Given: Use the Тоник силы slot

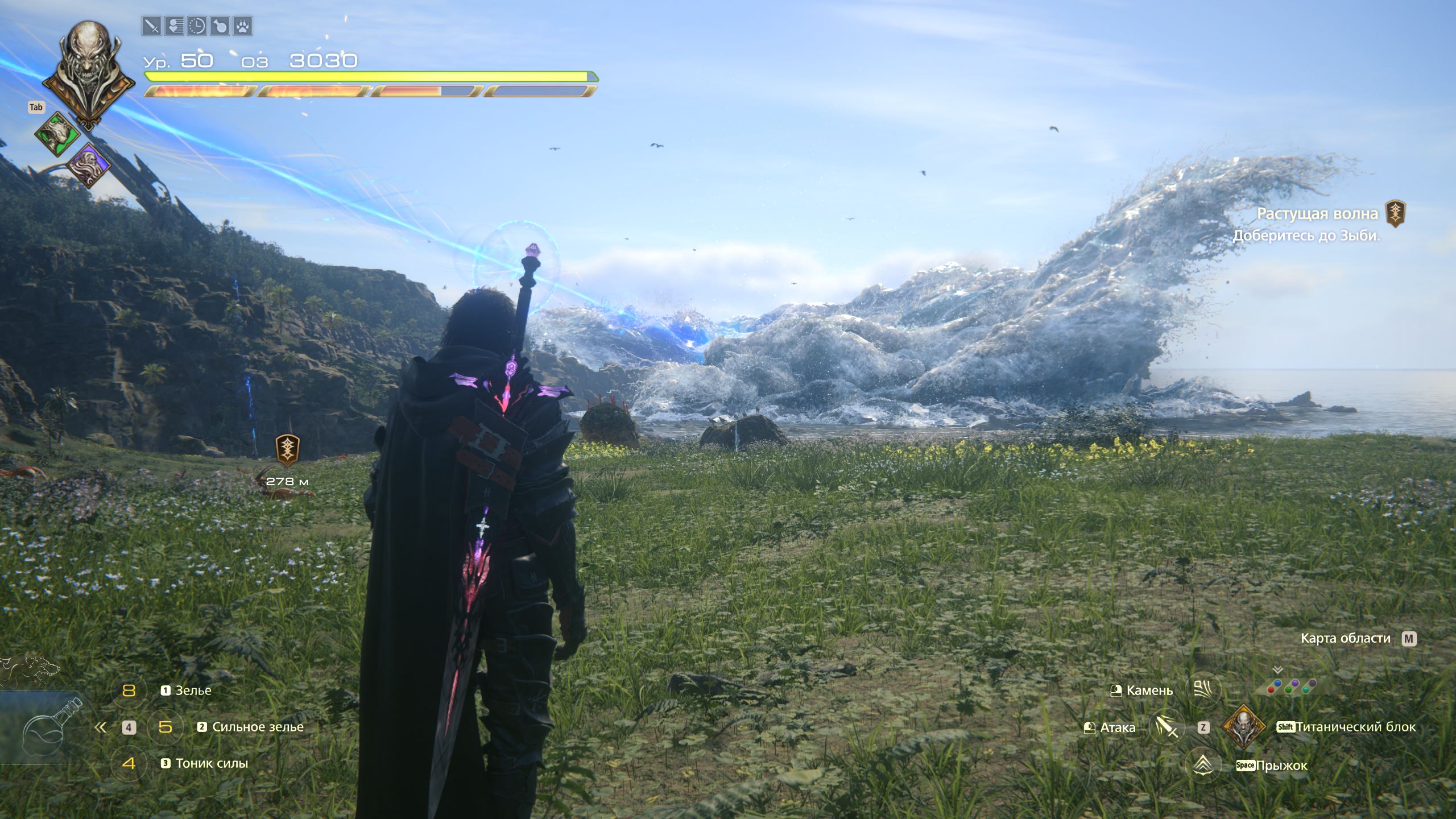Looking at the screenshot, I should click(x=211, y=763).
